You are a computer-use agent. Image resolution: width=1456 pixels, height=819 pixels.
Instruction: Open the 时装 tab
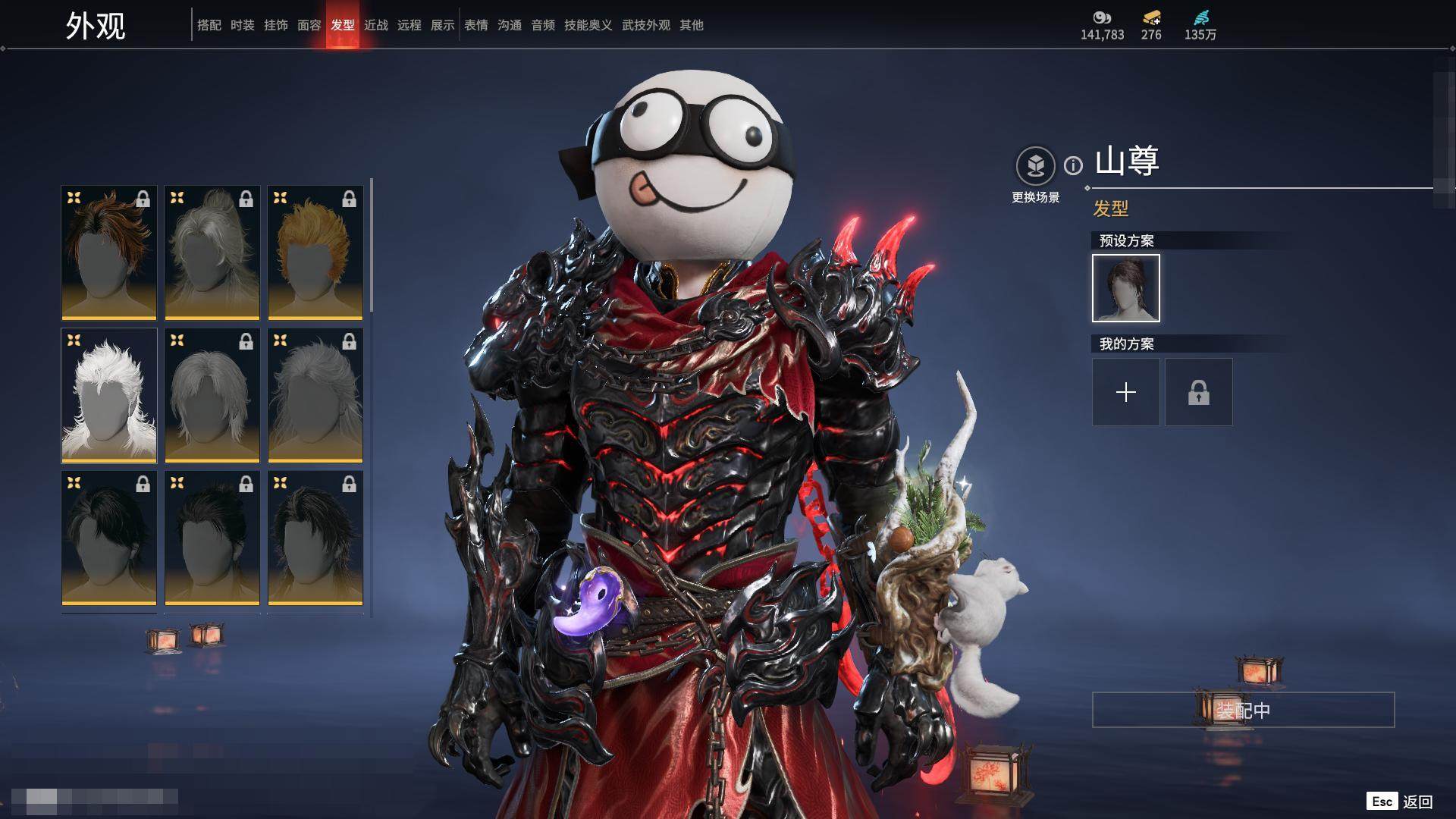pyautogui.click(x=242, y=25)
